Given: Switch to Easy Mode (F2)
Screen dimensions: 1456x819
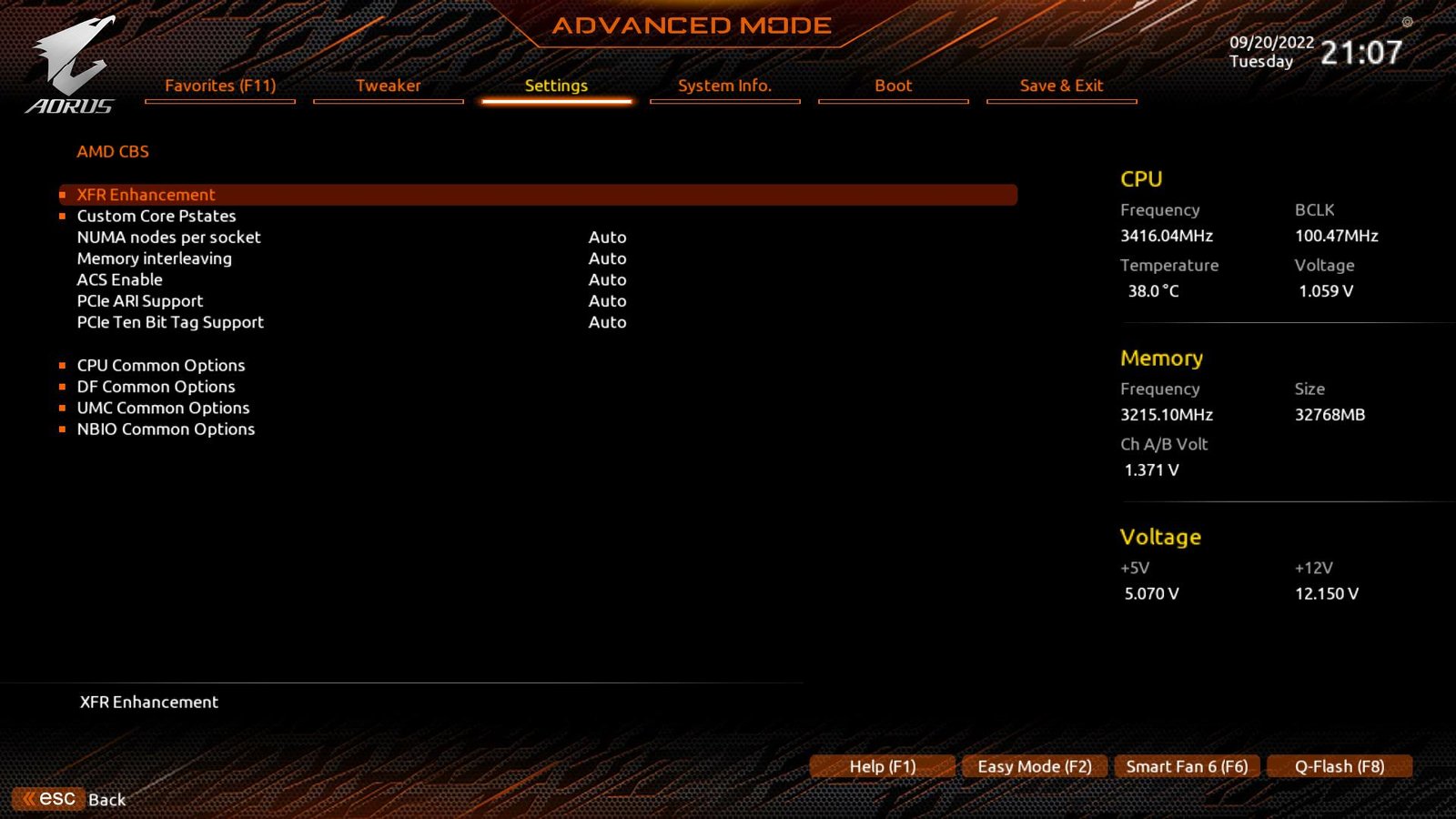Looking at the screenshot, I should [1034, 765].
